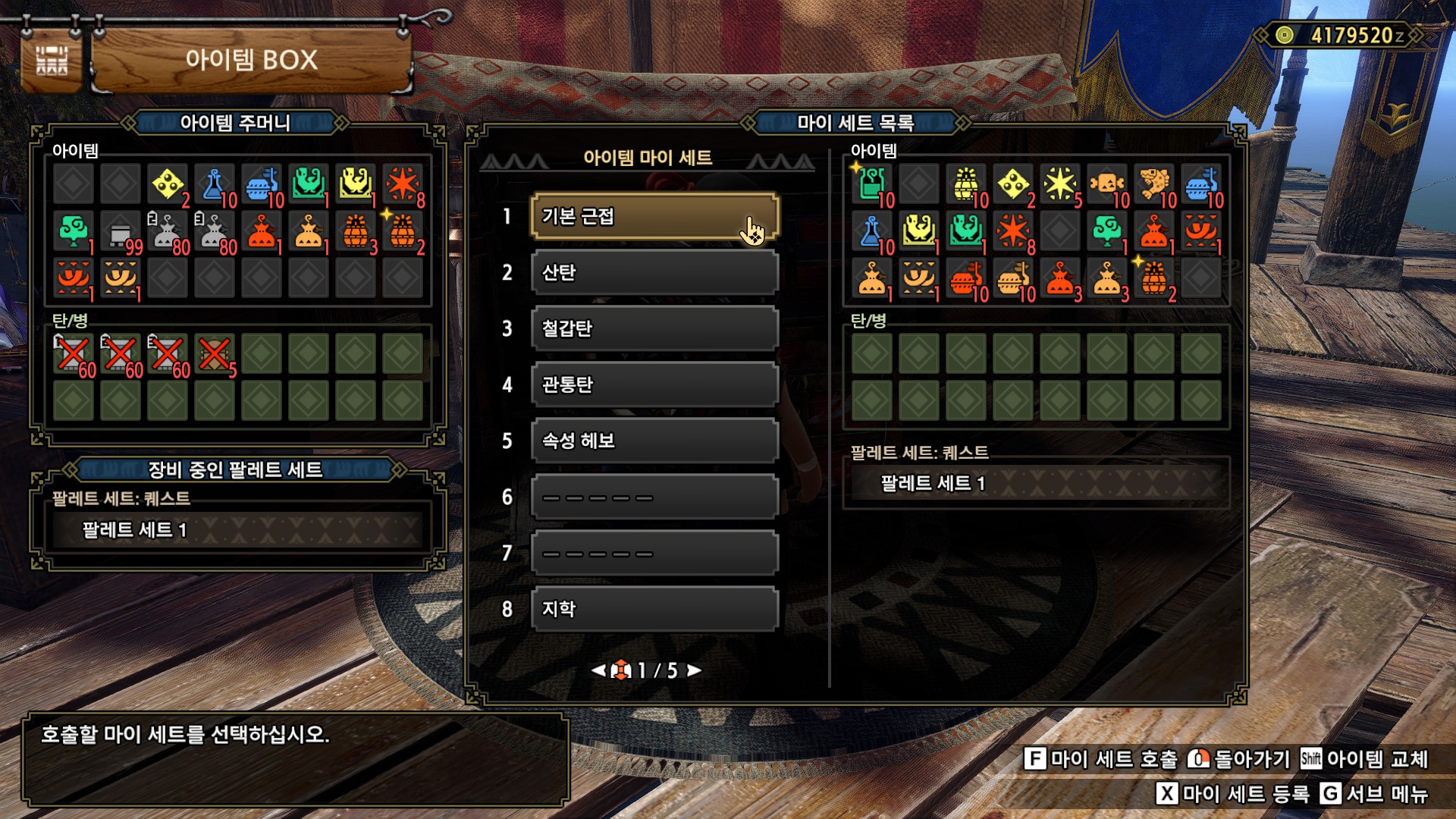The width and height of the screenshot is (1456, 819).
Task: Click the 아이템 BOX grid icon
Action: pyautogui.click(x=52, y=61)
